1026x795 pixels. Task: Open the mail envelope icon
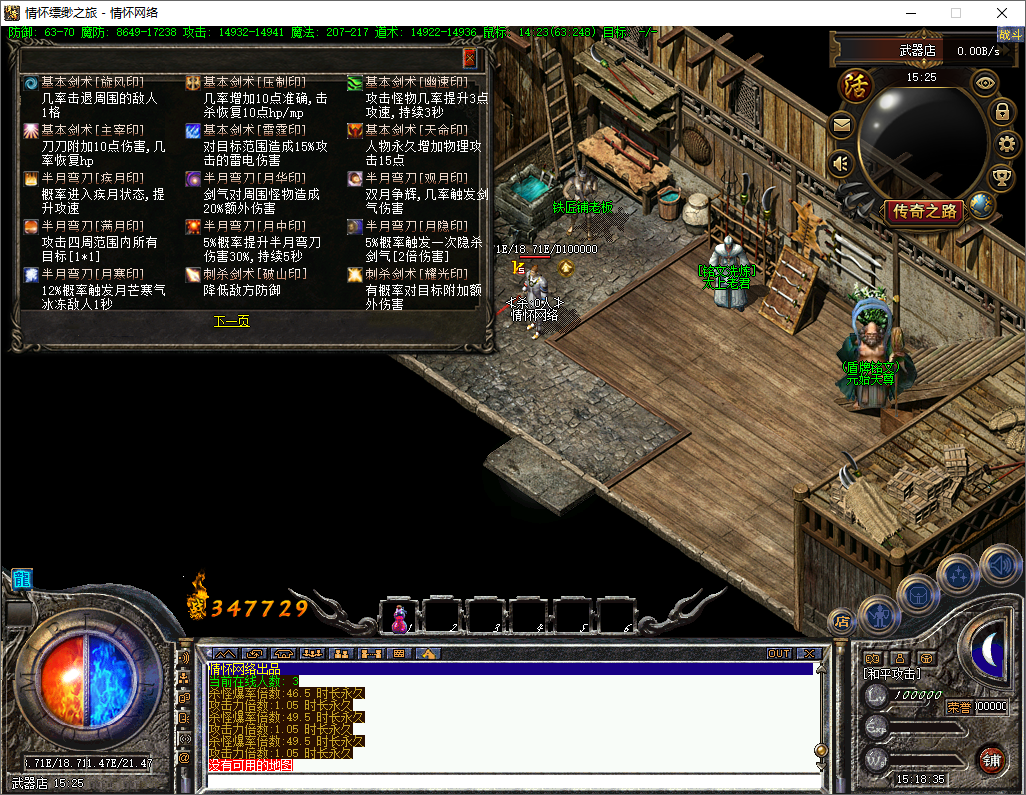pyautogui.click(x=841, y=126)
